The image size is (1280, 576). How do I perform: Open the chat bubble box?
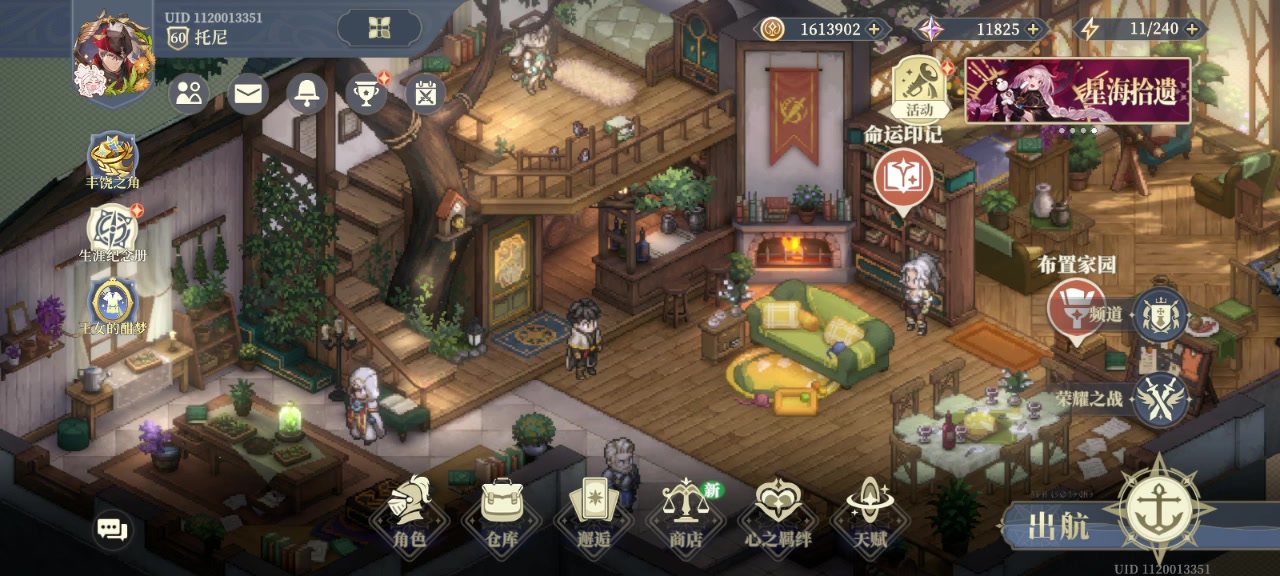112,529
